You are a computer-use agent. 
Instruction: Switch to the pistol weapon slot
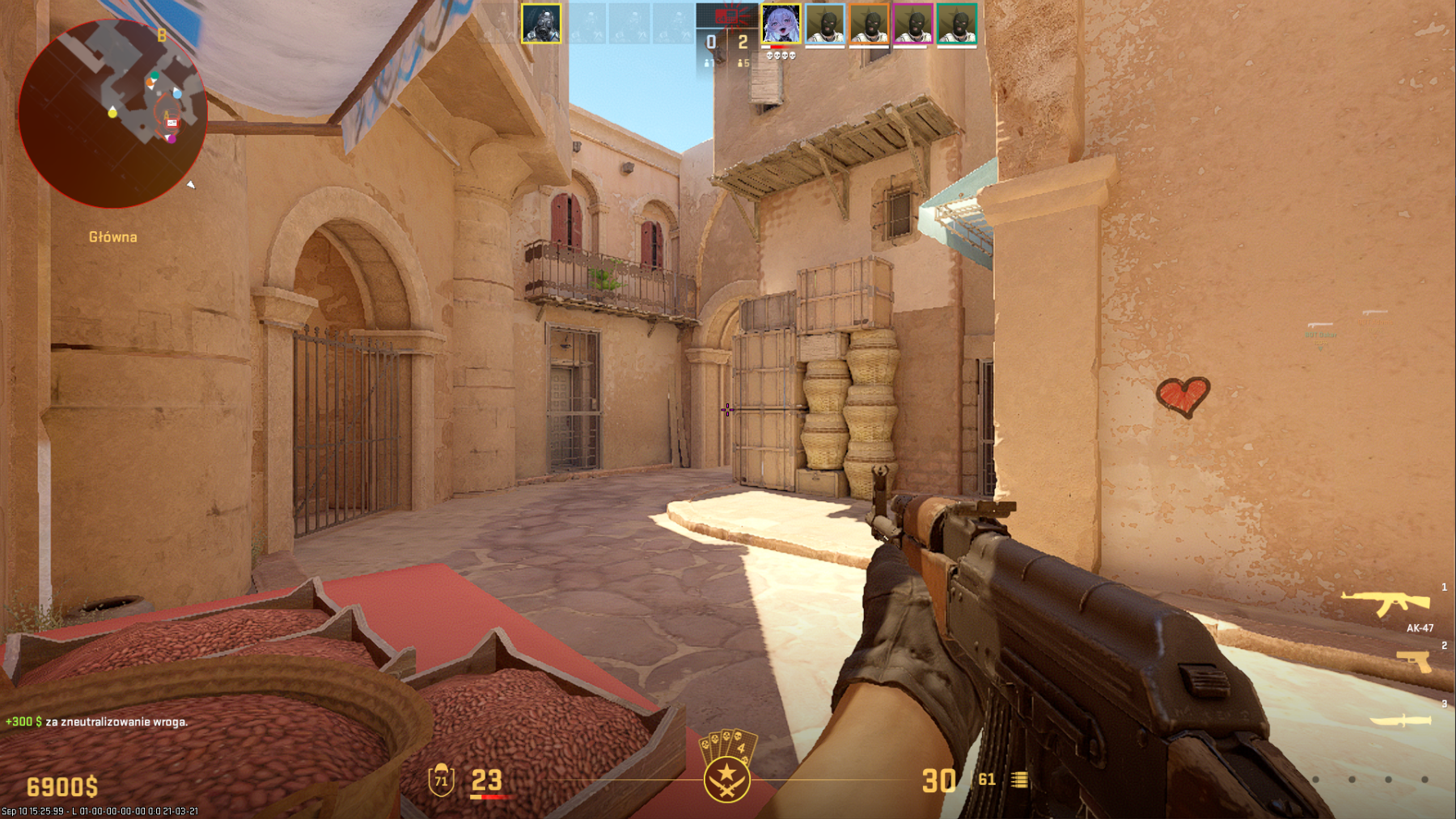1414,661
